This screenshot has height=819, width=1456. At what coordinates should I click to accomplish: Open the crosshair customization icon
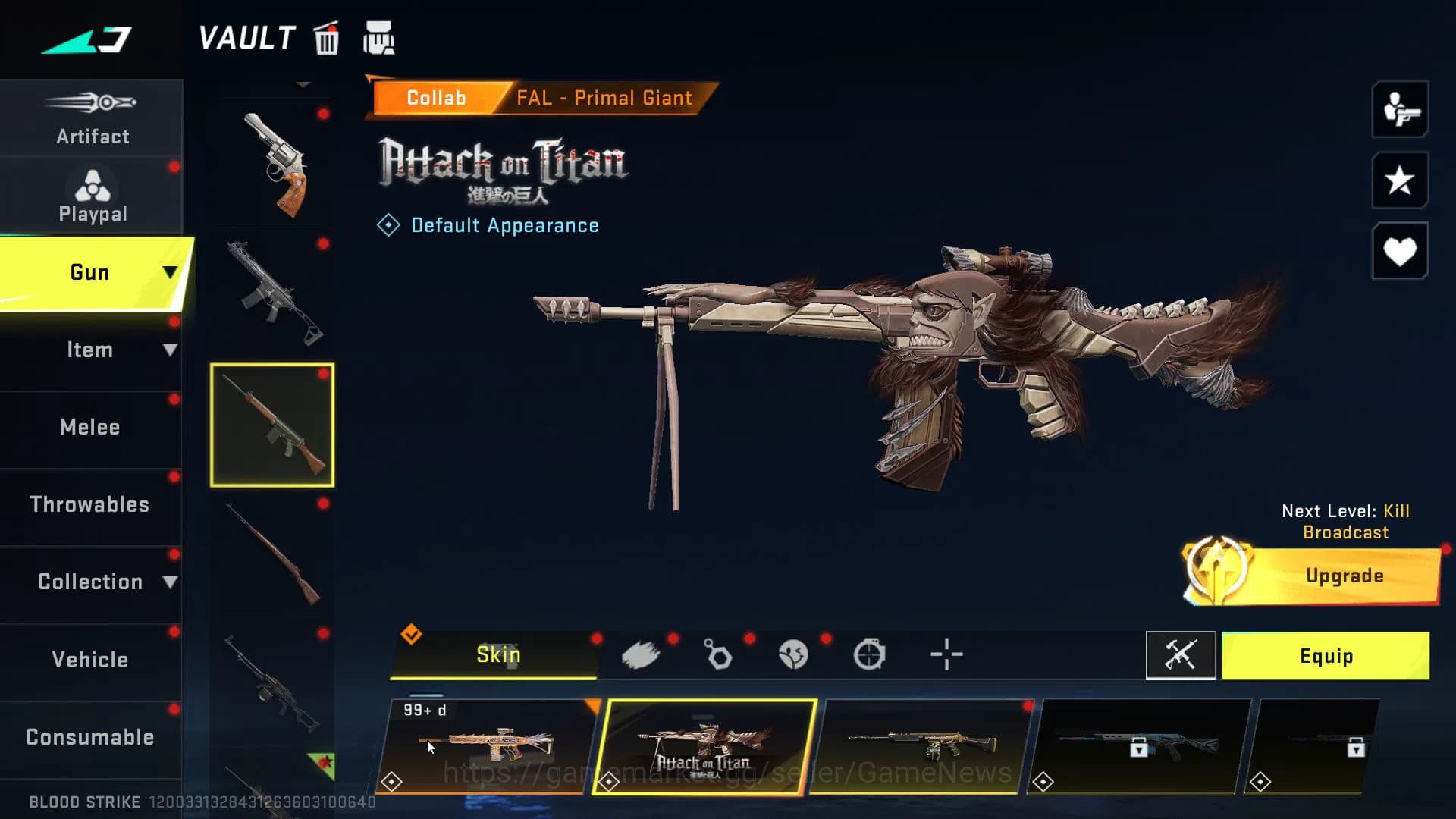[x=947, y=654]
